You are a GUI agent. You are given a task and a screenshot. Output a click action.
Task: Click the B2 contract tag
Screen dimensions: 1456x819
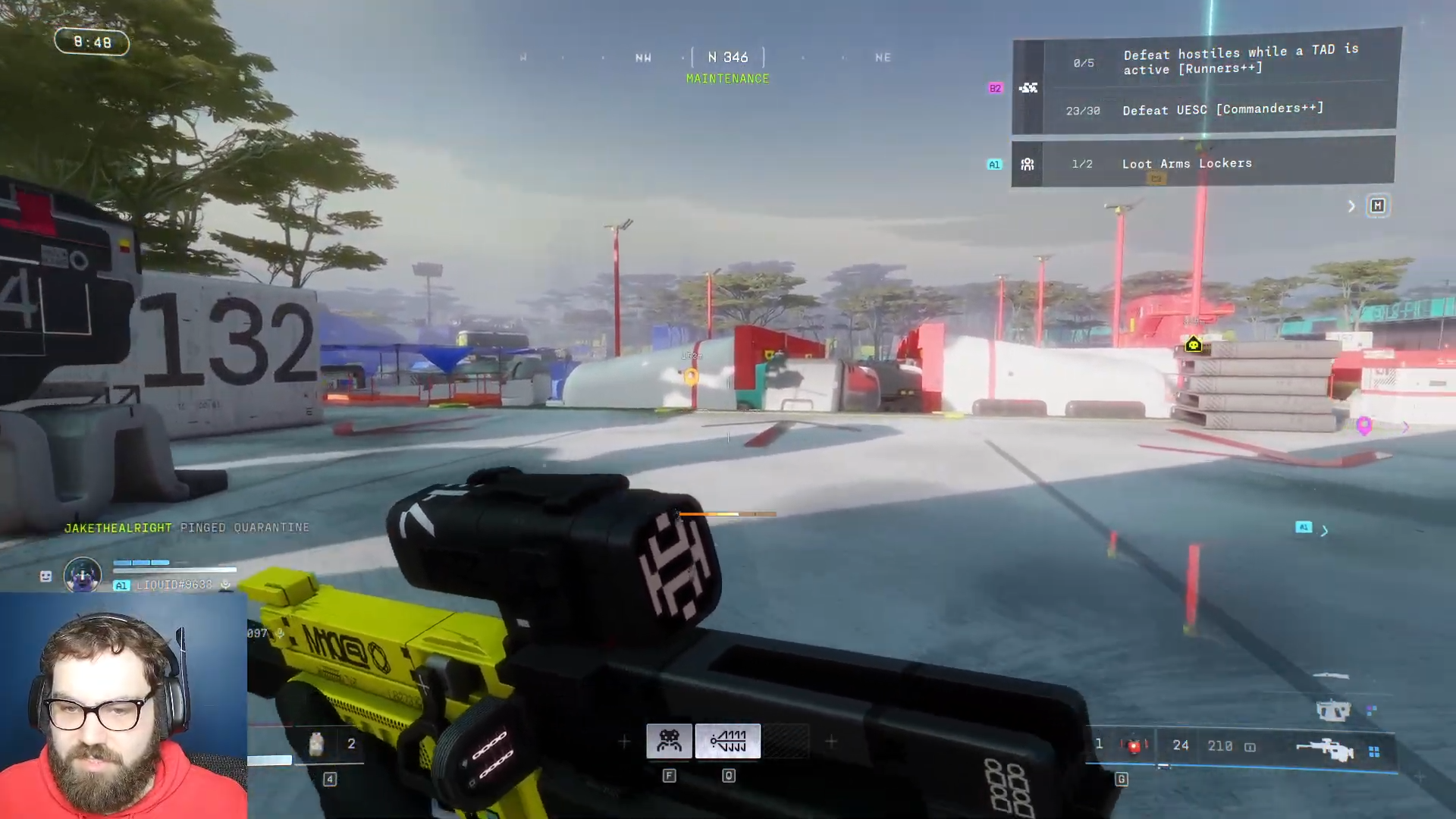tap(995, 88)
